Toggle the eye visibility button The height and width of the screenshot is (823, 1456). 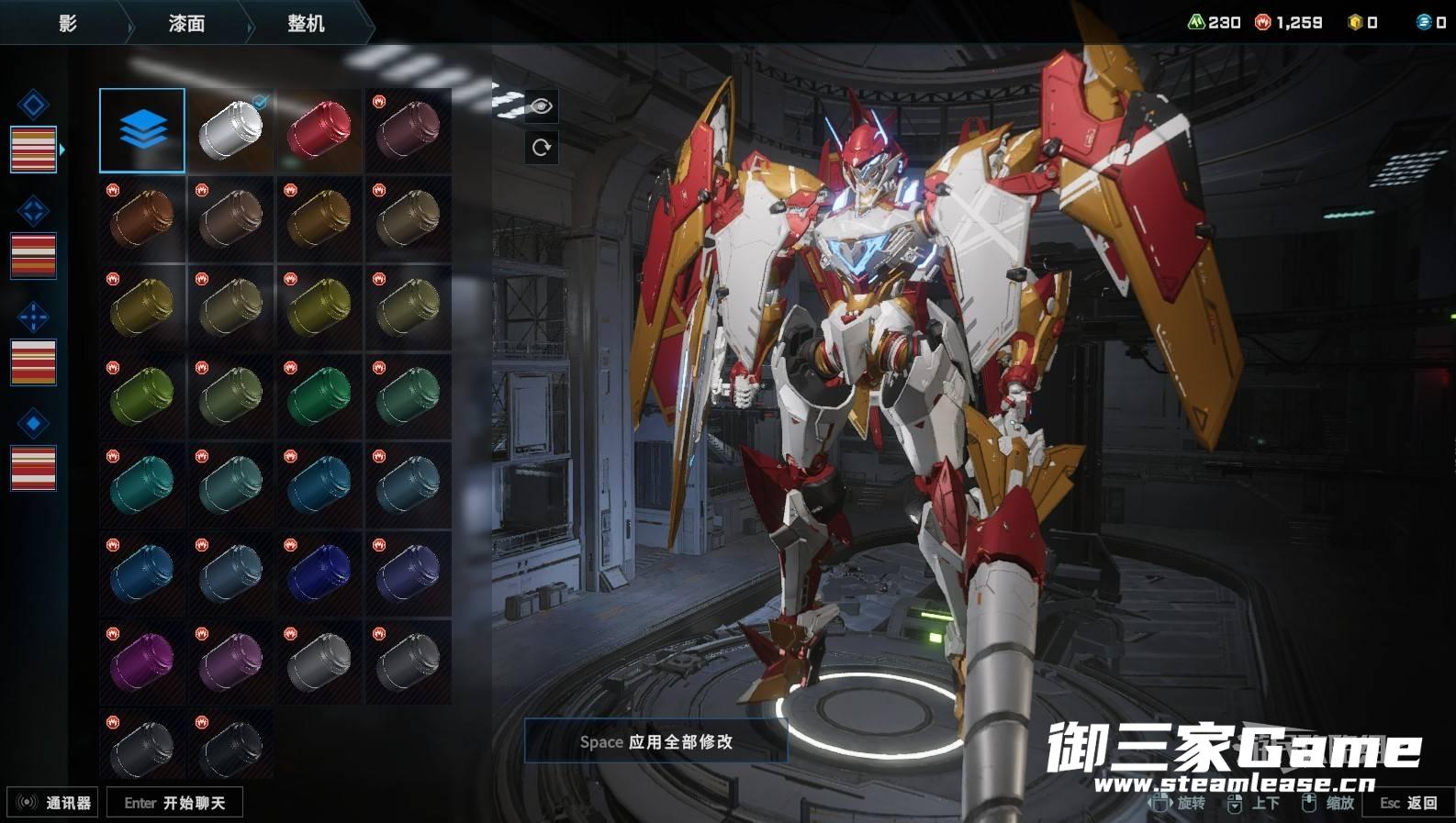[x=541, y=106]
